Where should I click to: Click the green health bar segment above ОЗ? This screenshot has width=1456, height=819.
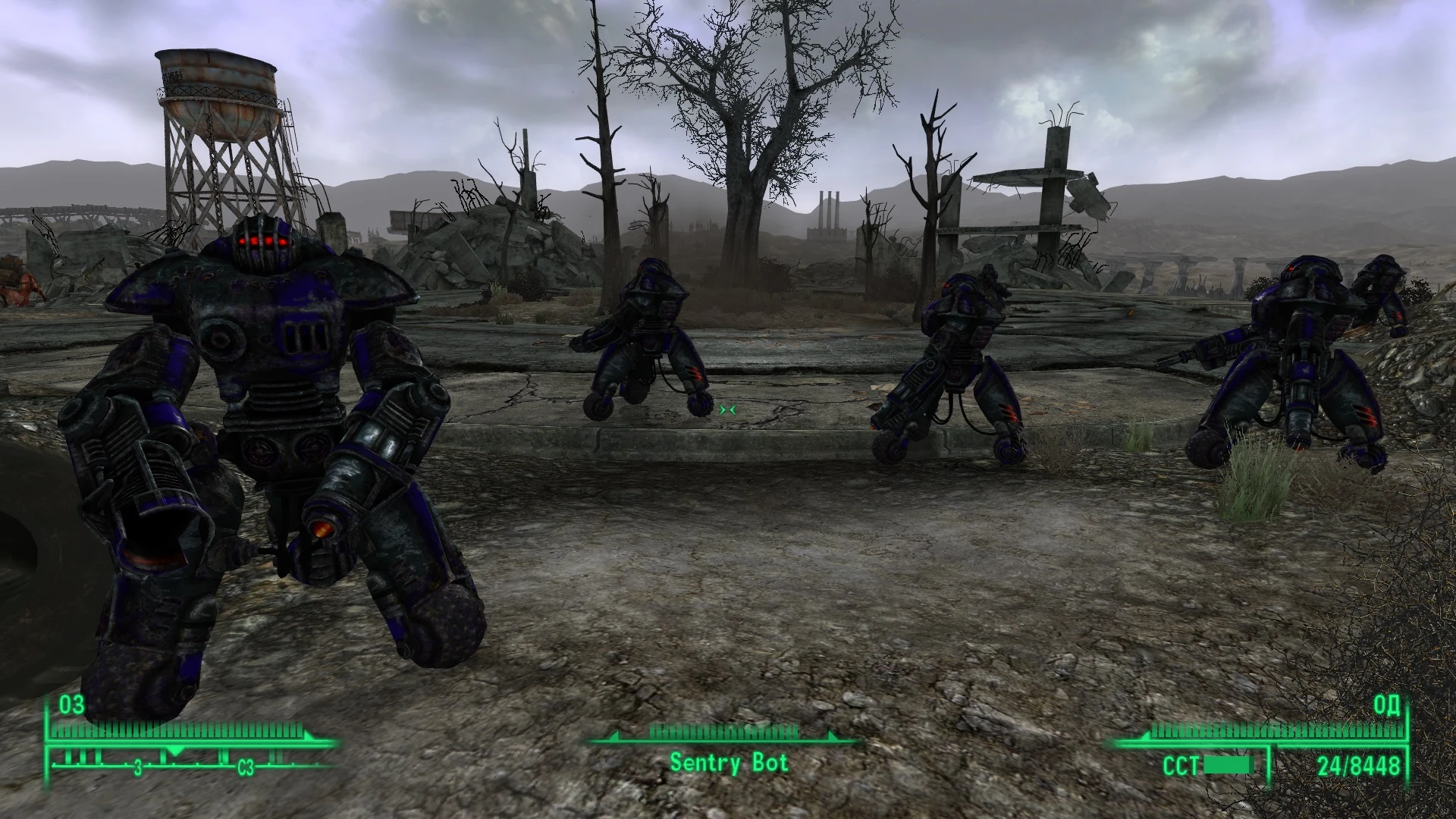[182, 733]
